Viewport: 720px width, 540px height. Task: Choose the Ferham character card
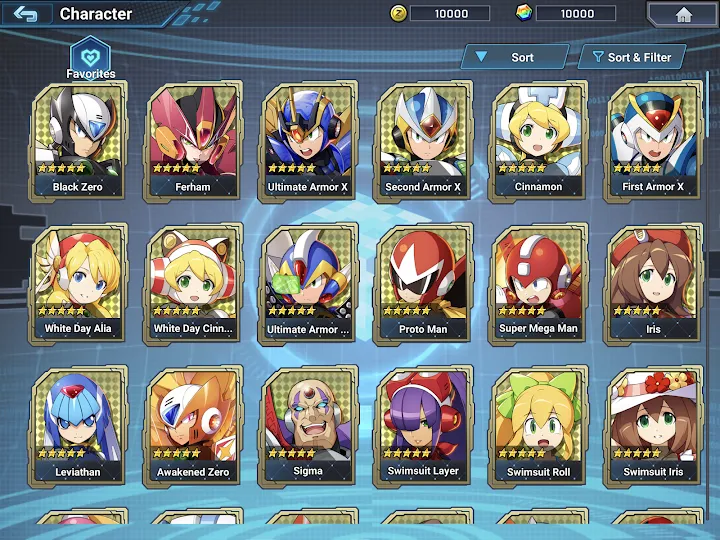(x=193, y=140)
